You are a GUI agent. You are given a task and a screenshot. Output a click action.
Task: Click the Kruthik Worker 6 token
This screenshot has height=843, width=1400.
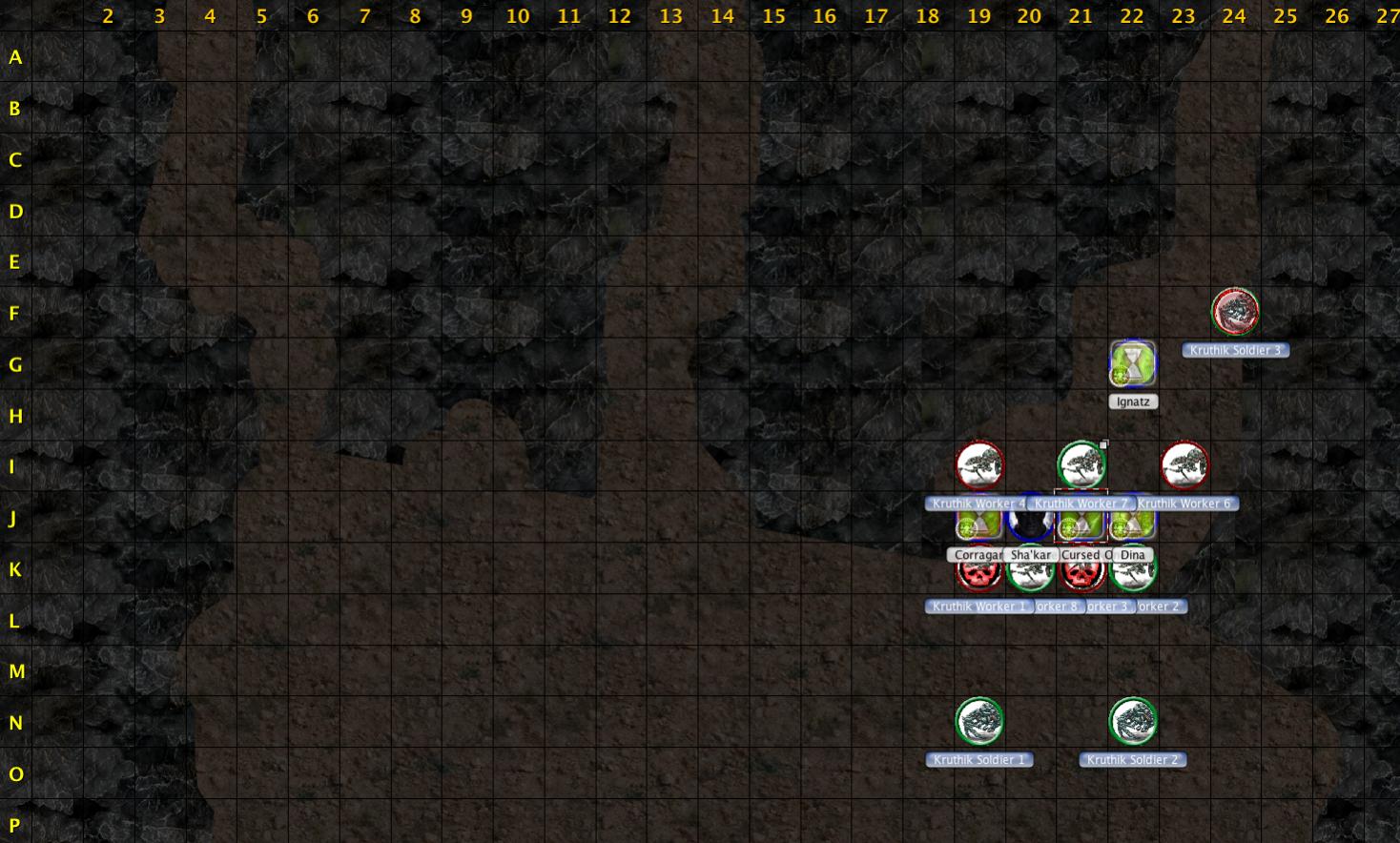click(1184, 465)
